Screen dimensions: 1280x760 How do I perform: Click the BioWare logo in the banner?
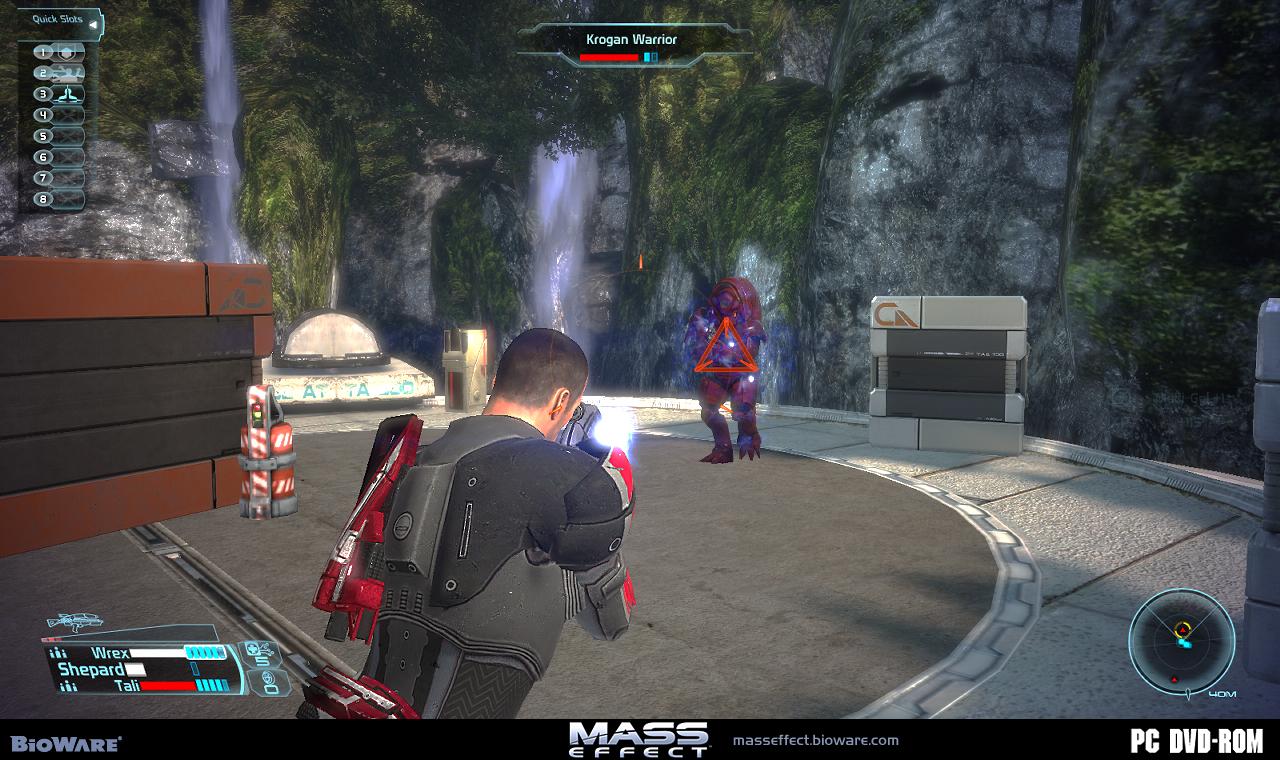[x=66, y=743]
